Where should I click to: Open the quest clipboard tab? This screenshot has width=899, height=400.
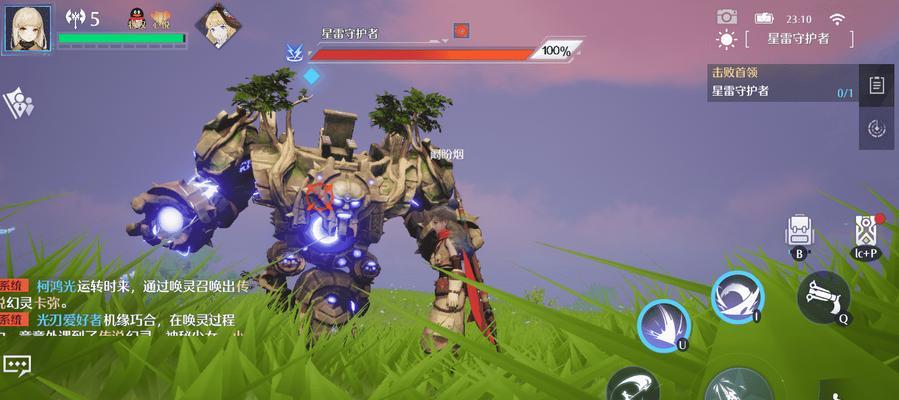click(877, 86)
